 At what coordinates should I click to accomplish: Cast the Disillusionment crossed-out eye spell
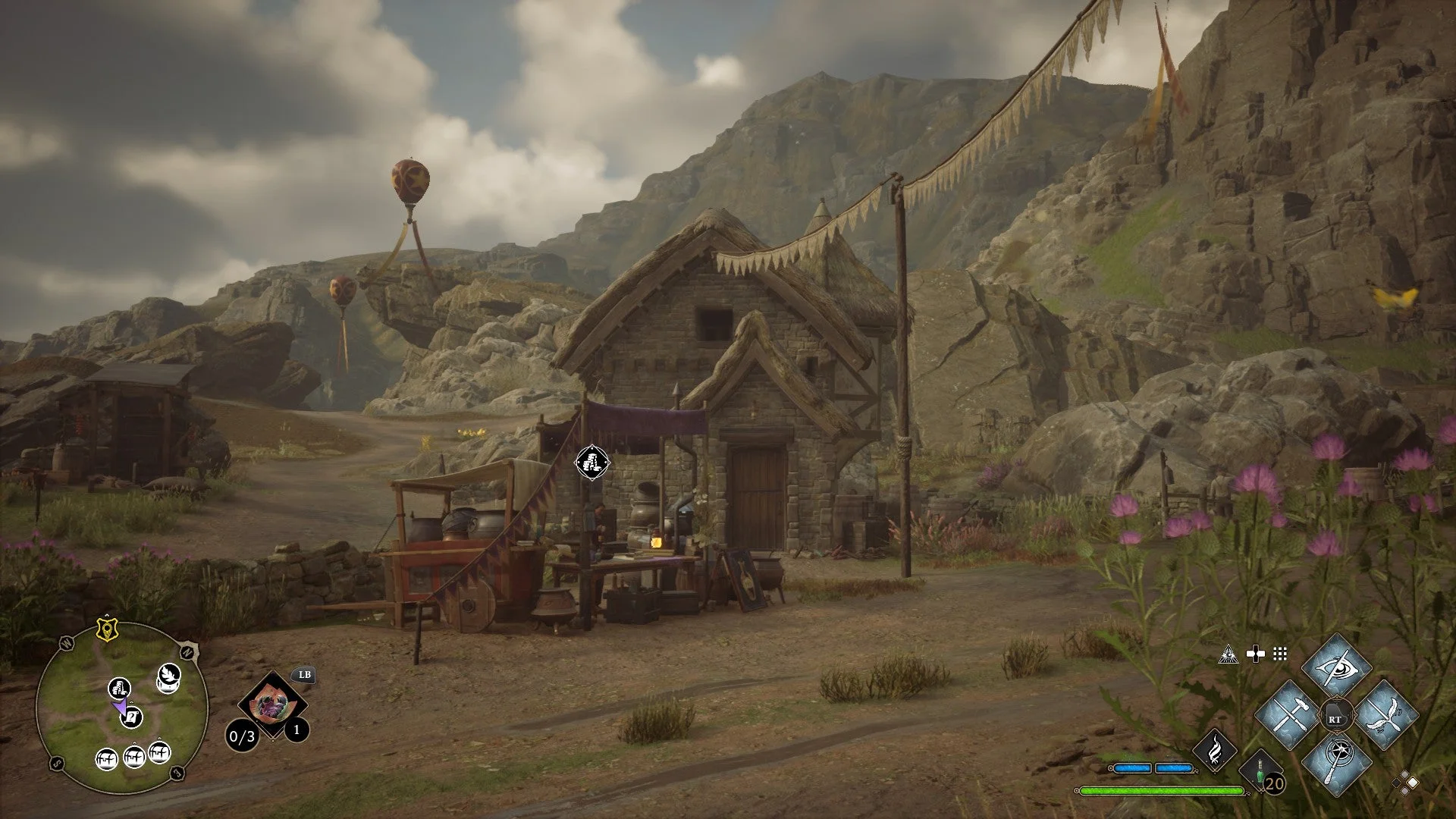click(x=1336, y=667)
